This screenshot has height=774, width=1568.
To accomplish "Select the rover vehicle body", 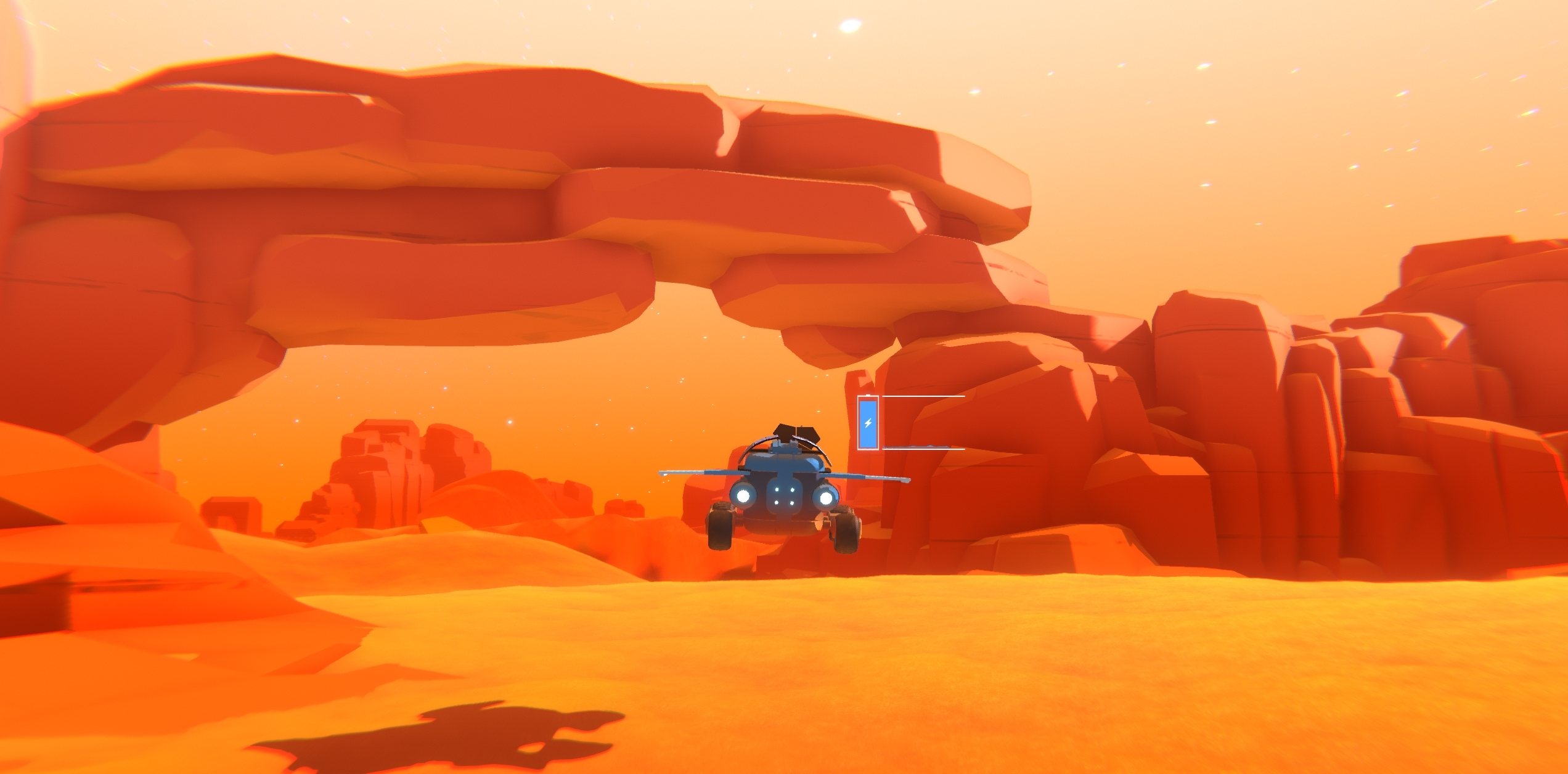I will [784, 466].
